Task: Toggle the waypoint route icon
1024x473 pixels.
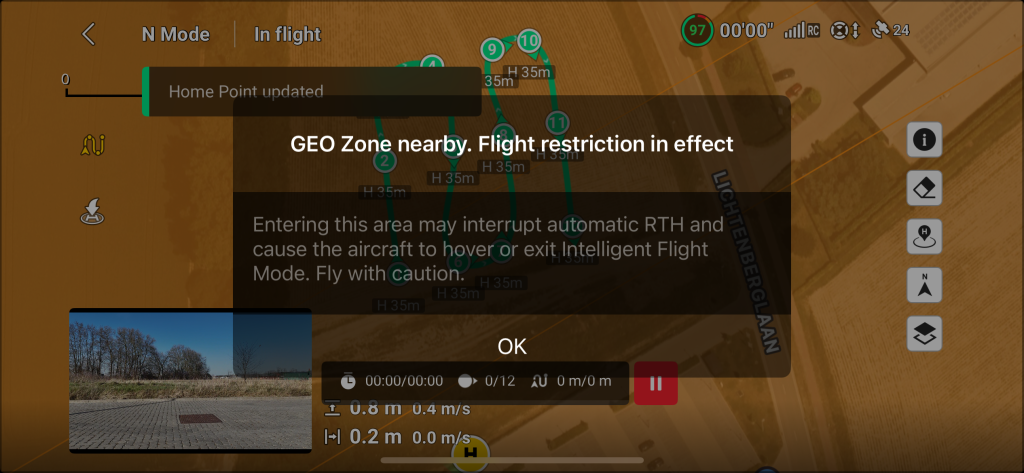Action: coord(92,146)
